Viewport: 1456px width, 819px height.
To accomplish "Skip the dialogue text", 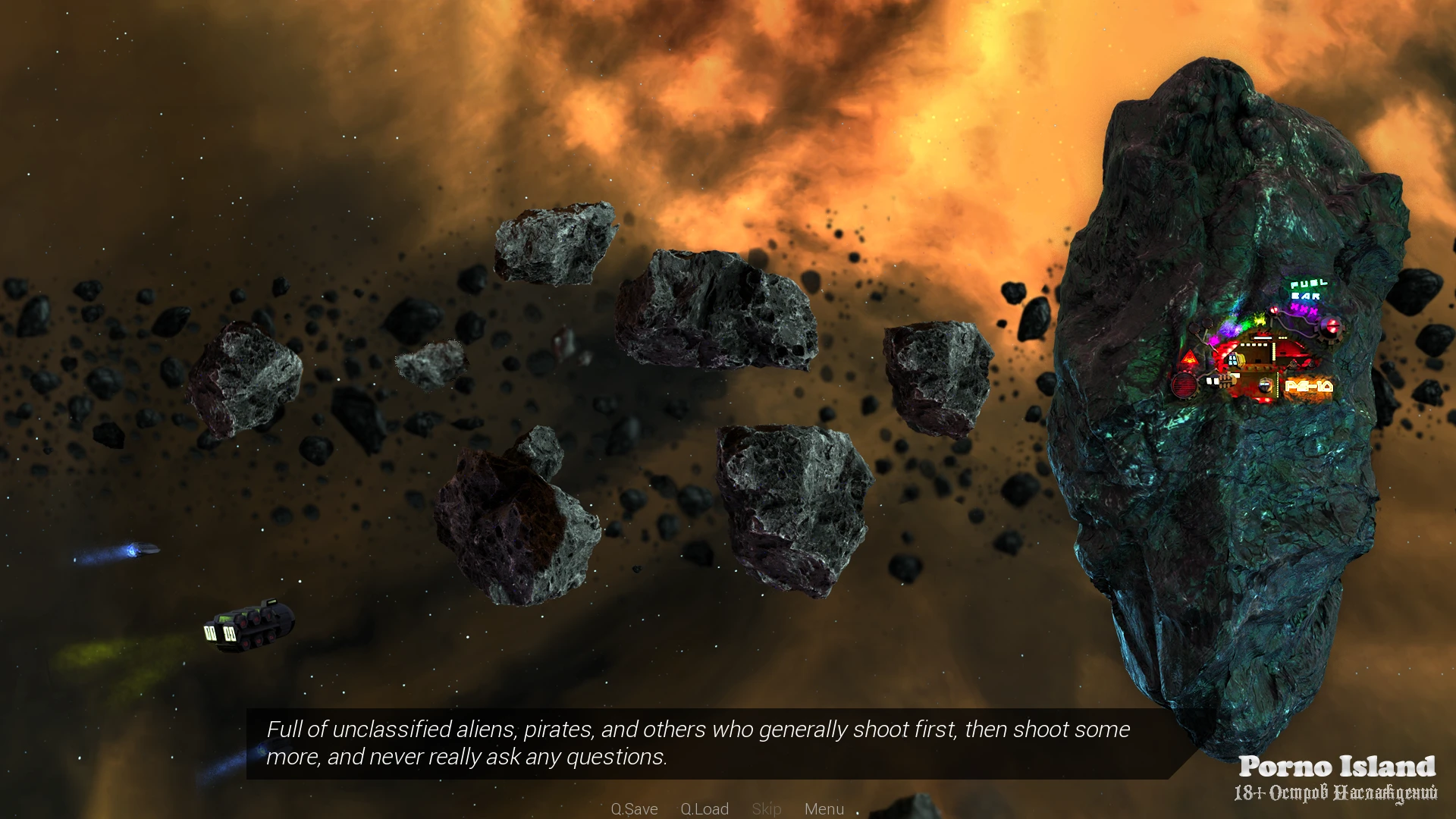I will pos(767,809).
